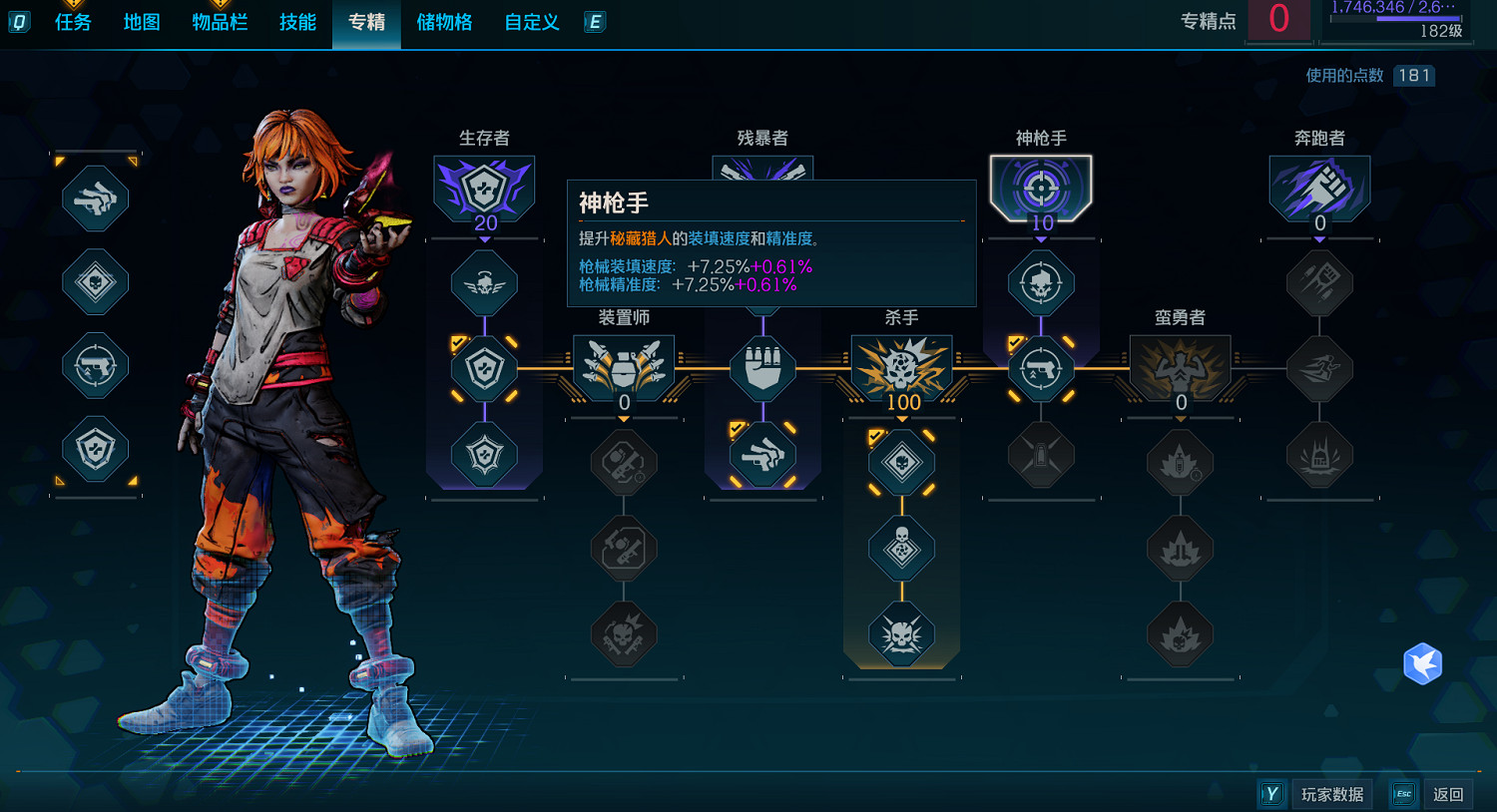Toggle the checkmarked node below 生存者 emblem
1497x812 pixels.
pos(484,369)
